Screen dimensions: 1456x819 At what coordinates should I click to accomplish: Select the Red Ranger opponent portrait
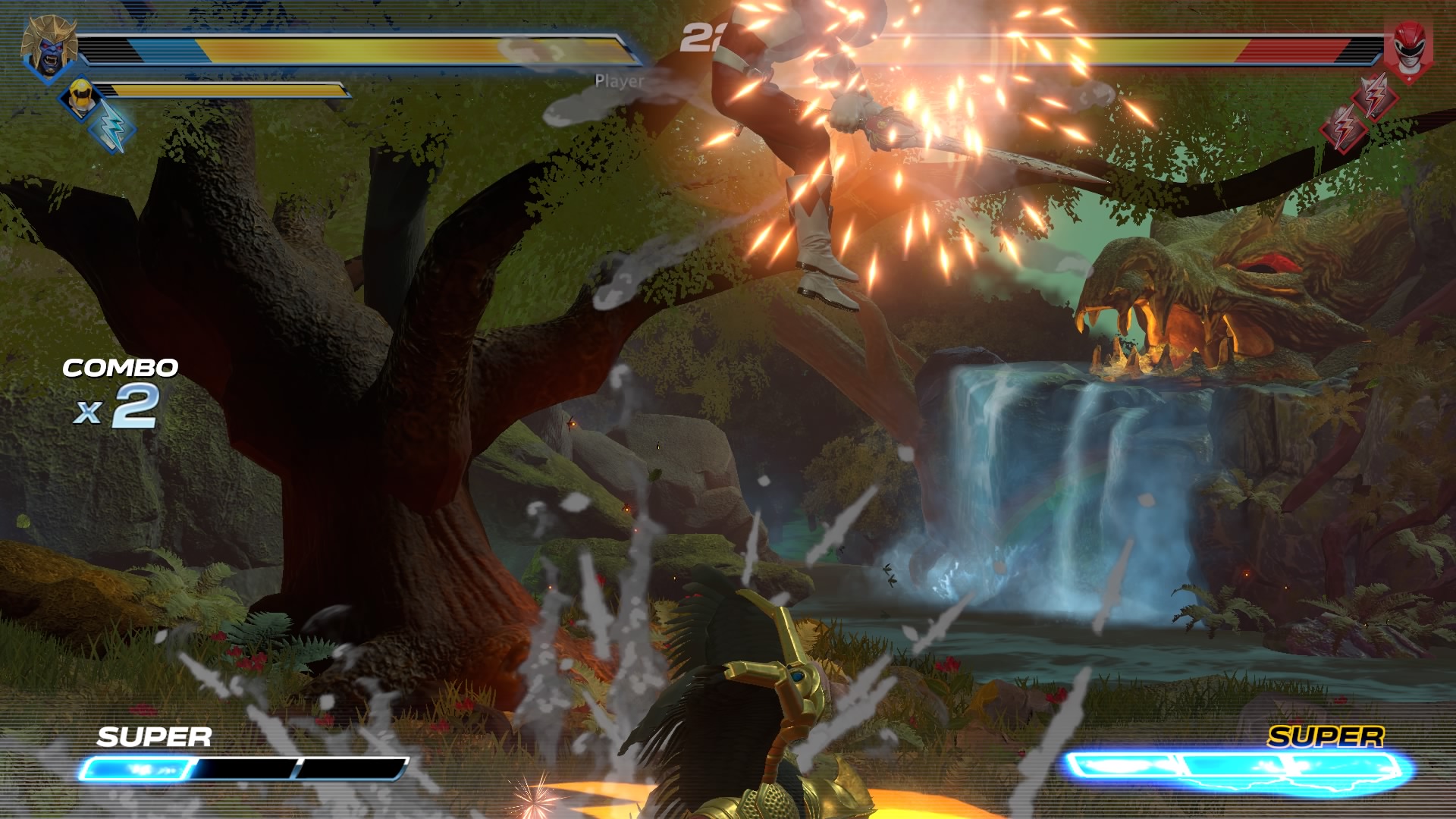[1408, 50]
